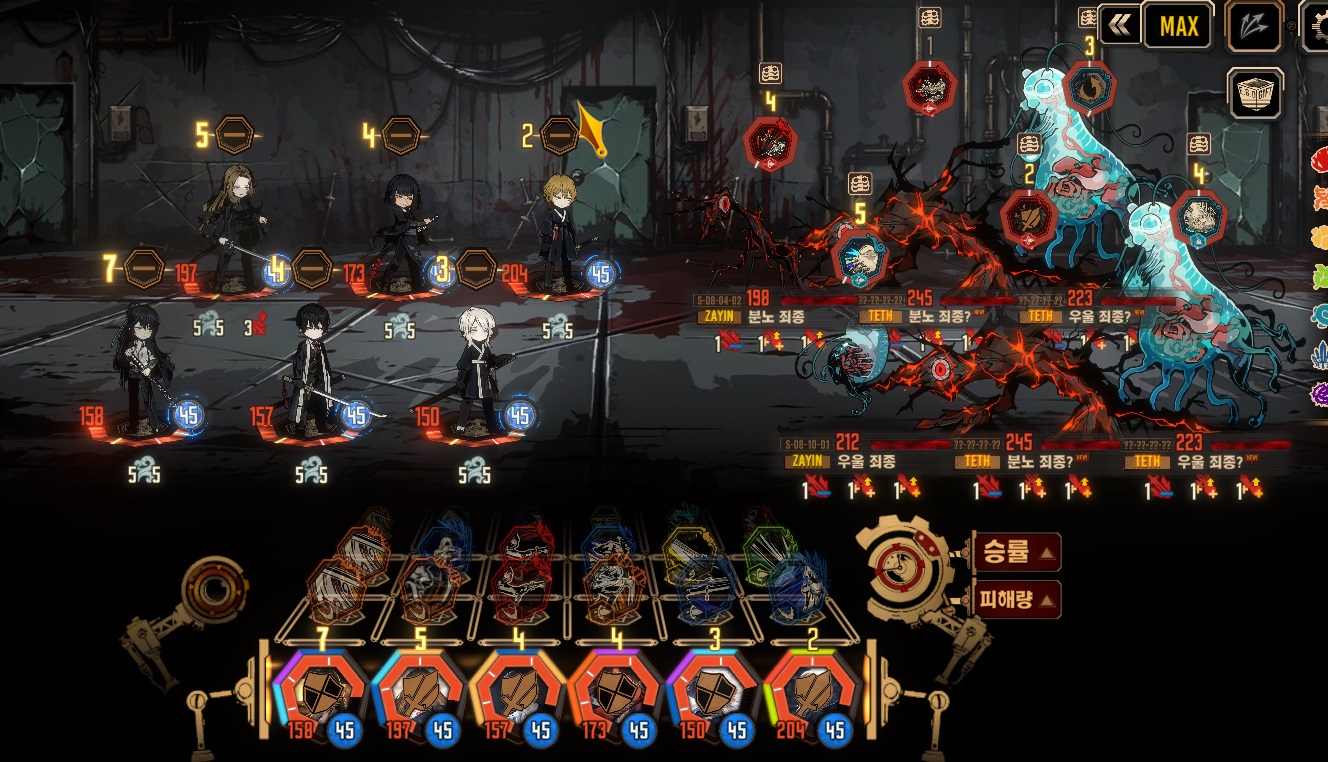Activate the orange ring mechanism beside the skill grid

coord(213,590)
